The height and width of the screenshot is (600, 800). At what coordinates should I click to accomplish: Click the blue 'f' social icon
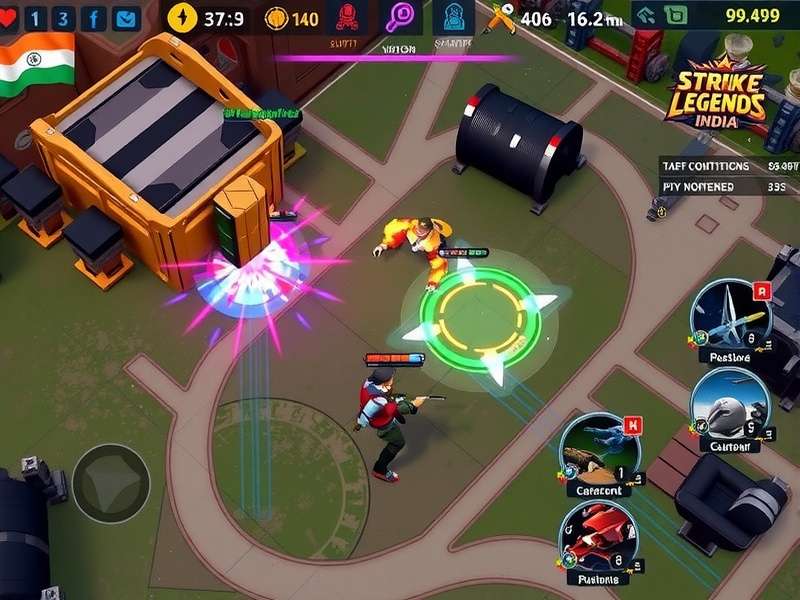coord(95,17)
